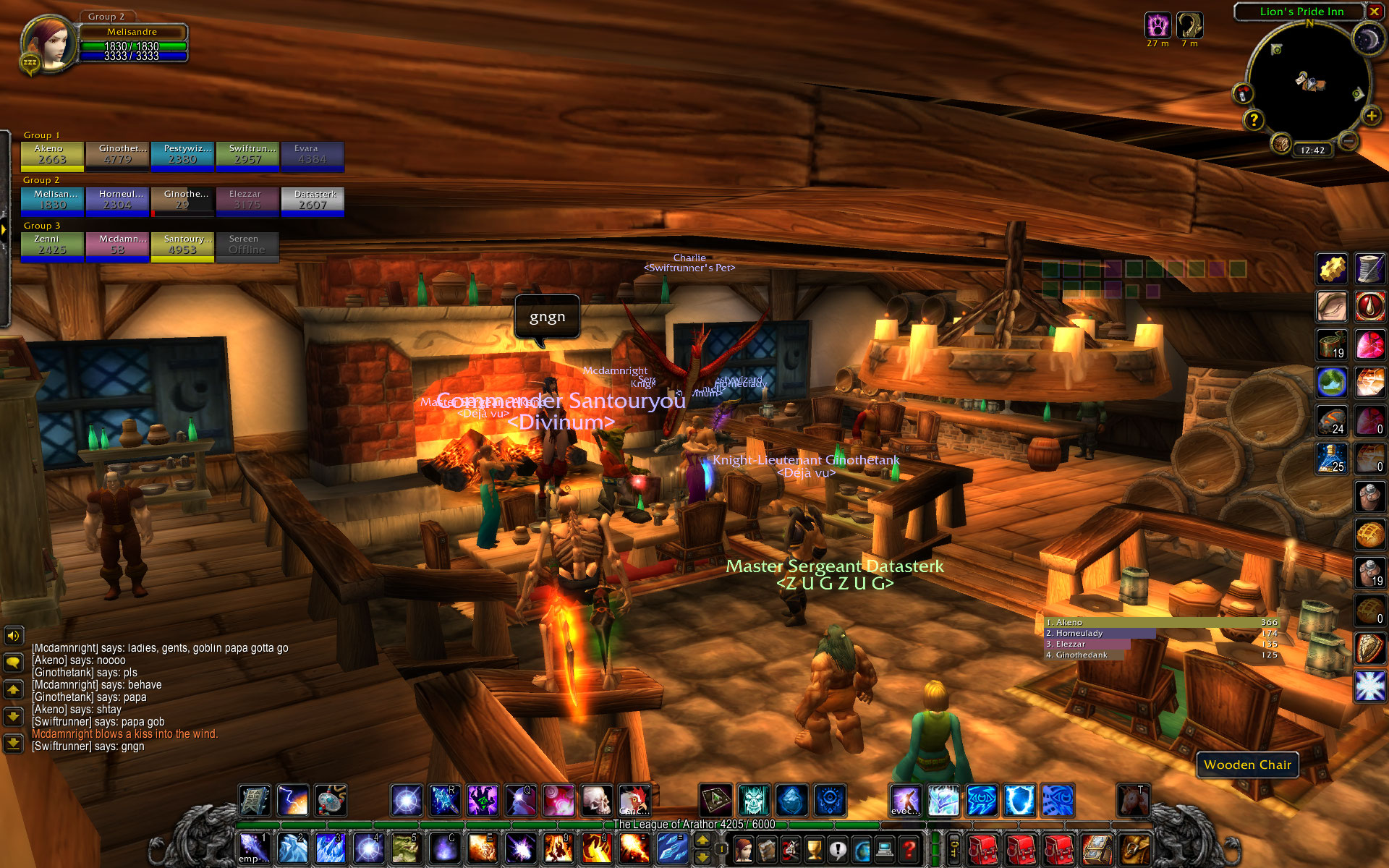Viewport: 1389px width, 868px height.
Task: Select Datasterk's raid frame
Action: coord(313,201)
